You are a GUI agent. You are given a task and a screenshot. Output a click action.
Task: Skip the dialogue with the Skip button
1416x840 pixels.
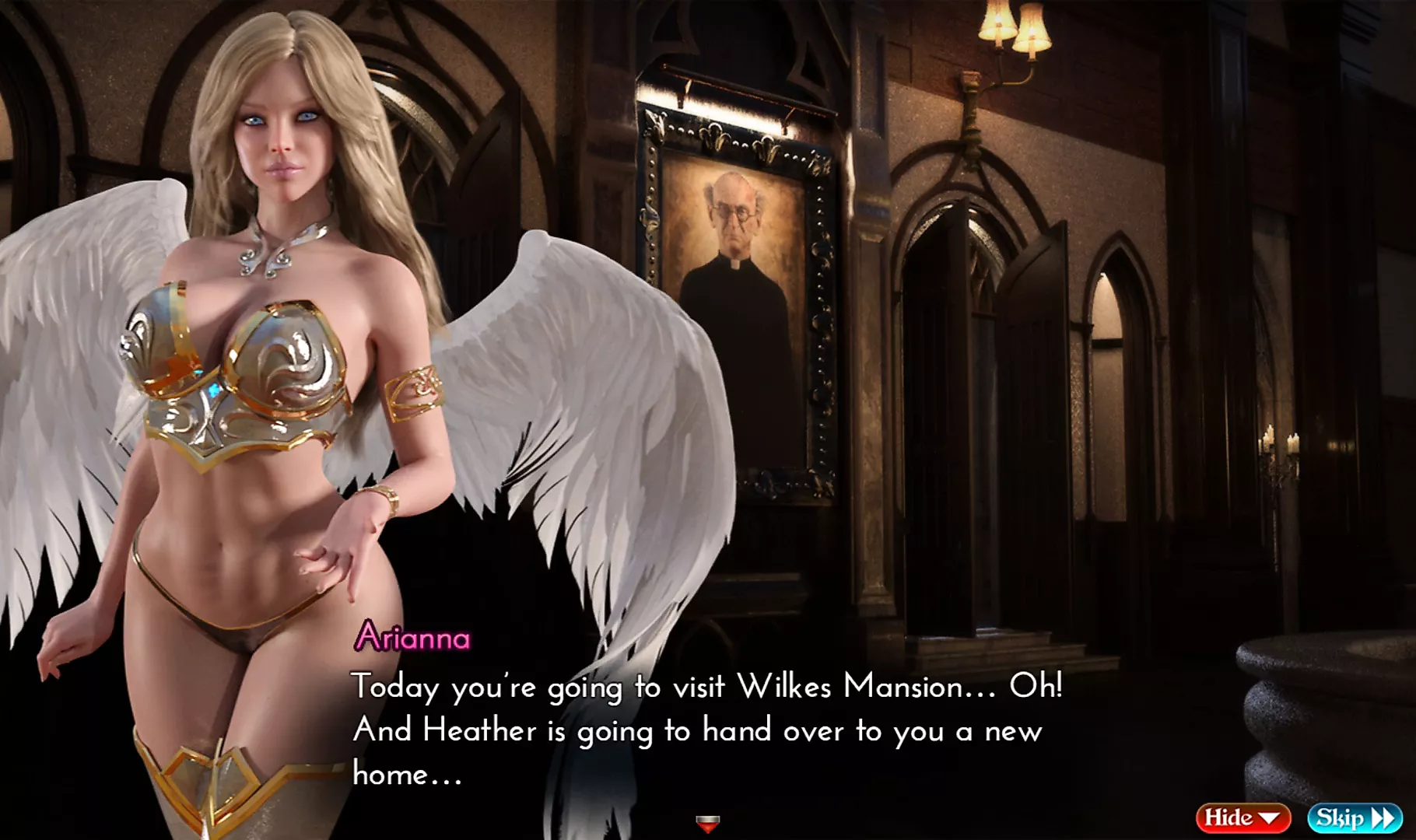click(x=1355, y=817)
